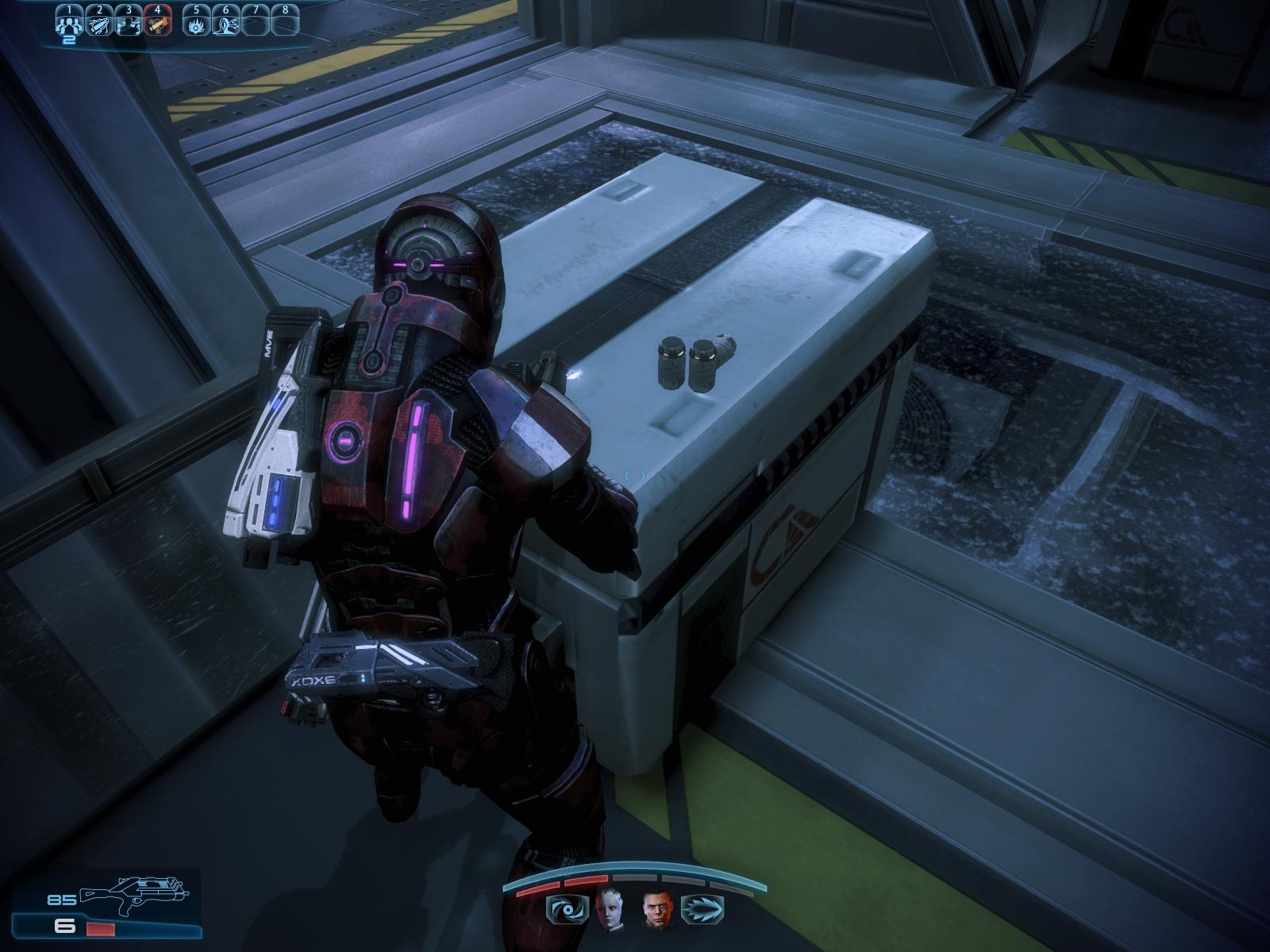Activate the spiked arrow squad power

click(702, 908)
